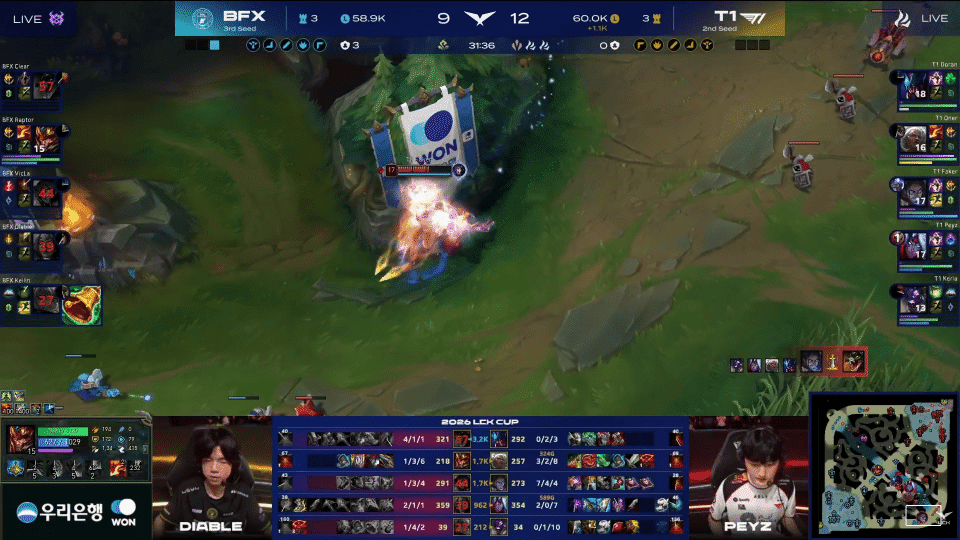Click the T1 team logo in scoreboard
Screen dimensions: 960x540
[x=756, y=18]
